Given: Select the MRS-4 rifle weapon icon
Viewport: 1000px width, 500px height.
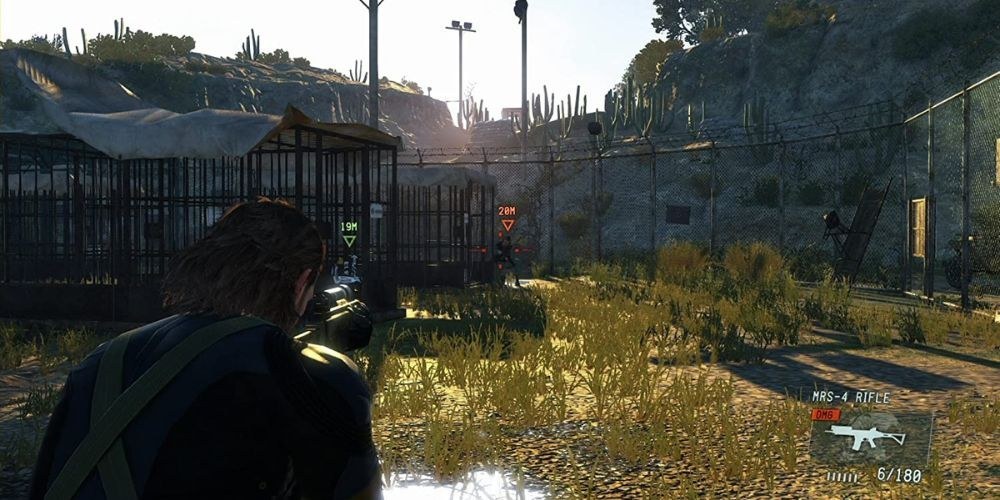Looking at the screenshot, I should 868,437.
